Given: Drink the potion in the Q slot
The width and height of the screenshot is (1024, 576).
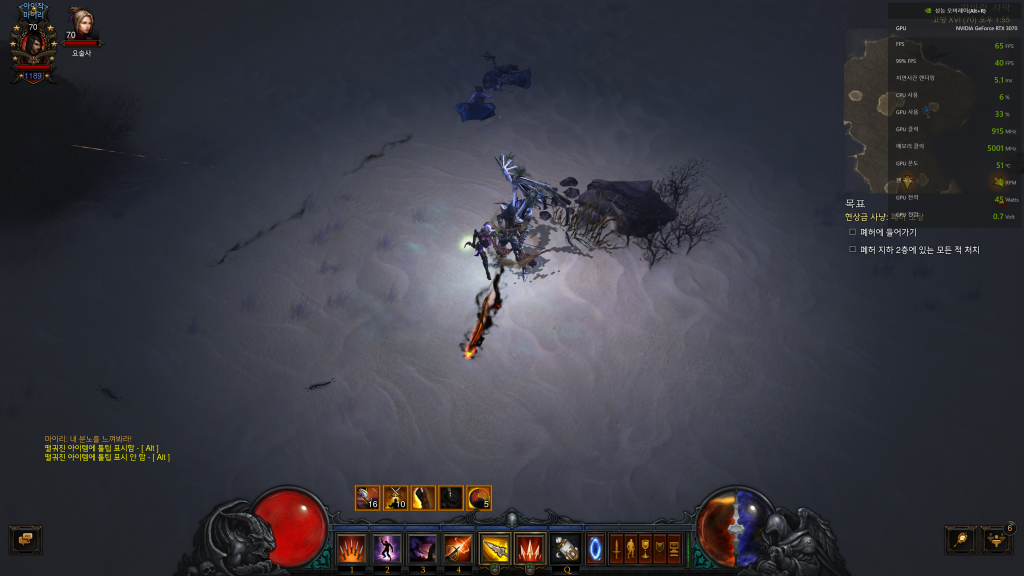Looking at the screenshot, I should 567,548.
